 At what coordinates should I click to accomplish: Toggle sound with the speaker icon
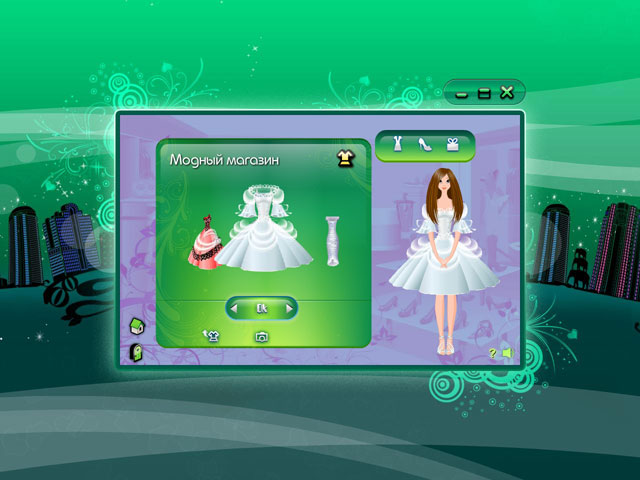pos(507,352)
